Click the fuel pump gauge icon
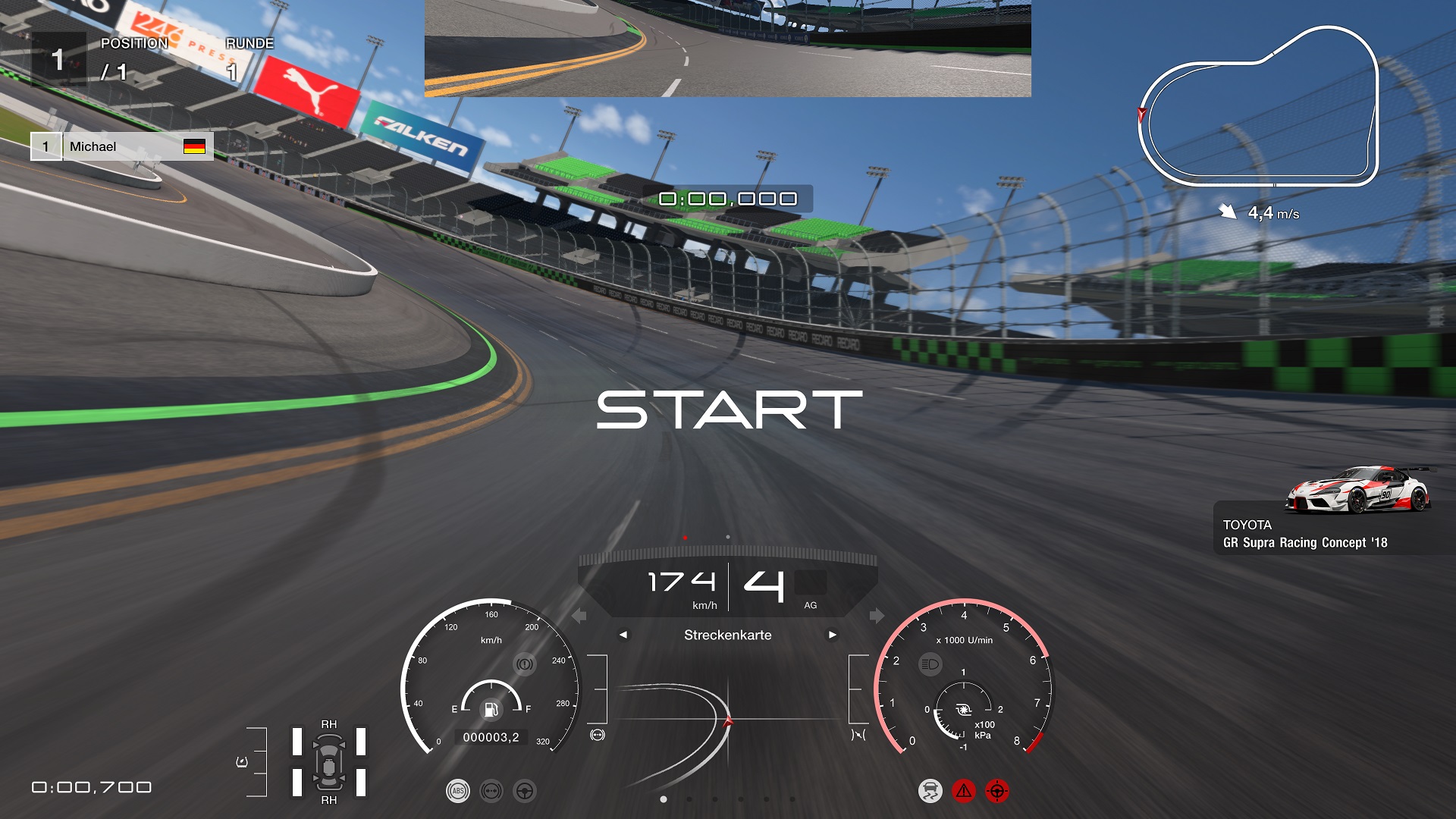This screenshot has width=1456, height=819. pyautogui.click(x=491, y=710)
